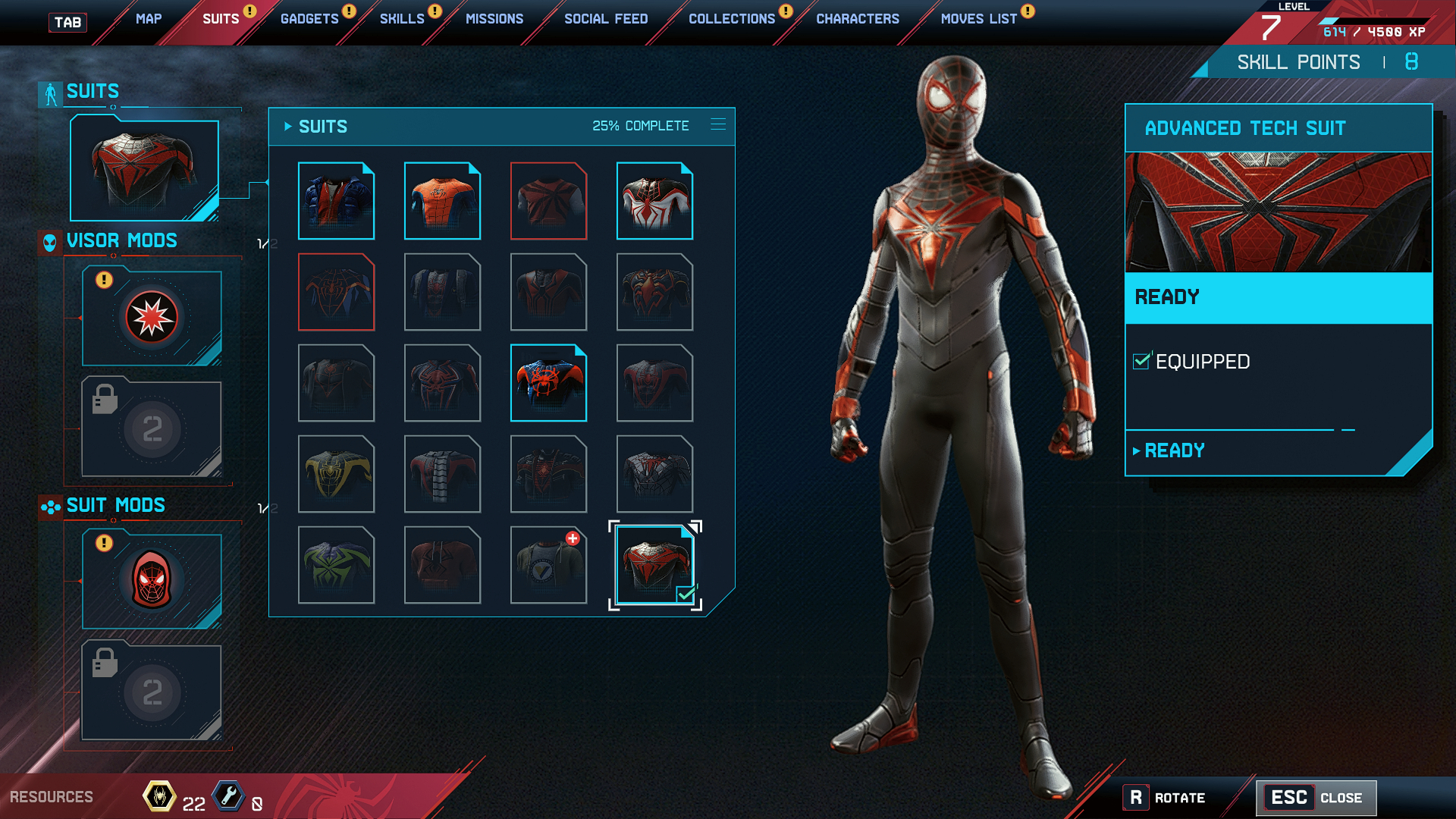Select the yellow and black suit
Viewport: 1456px width, 819px height.
[x=336, y=474]
